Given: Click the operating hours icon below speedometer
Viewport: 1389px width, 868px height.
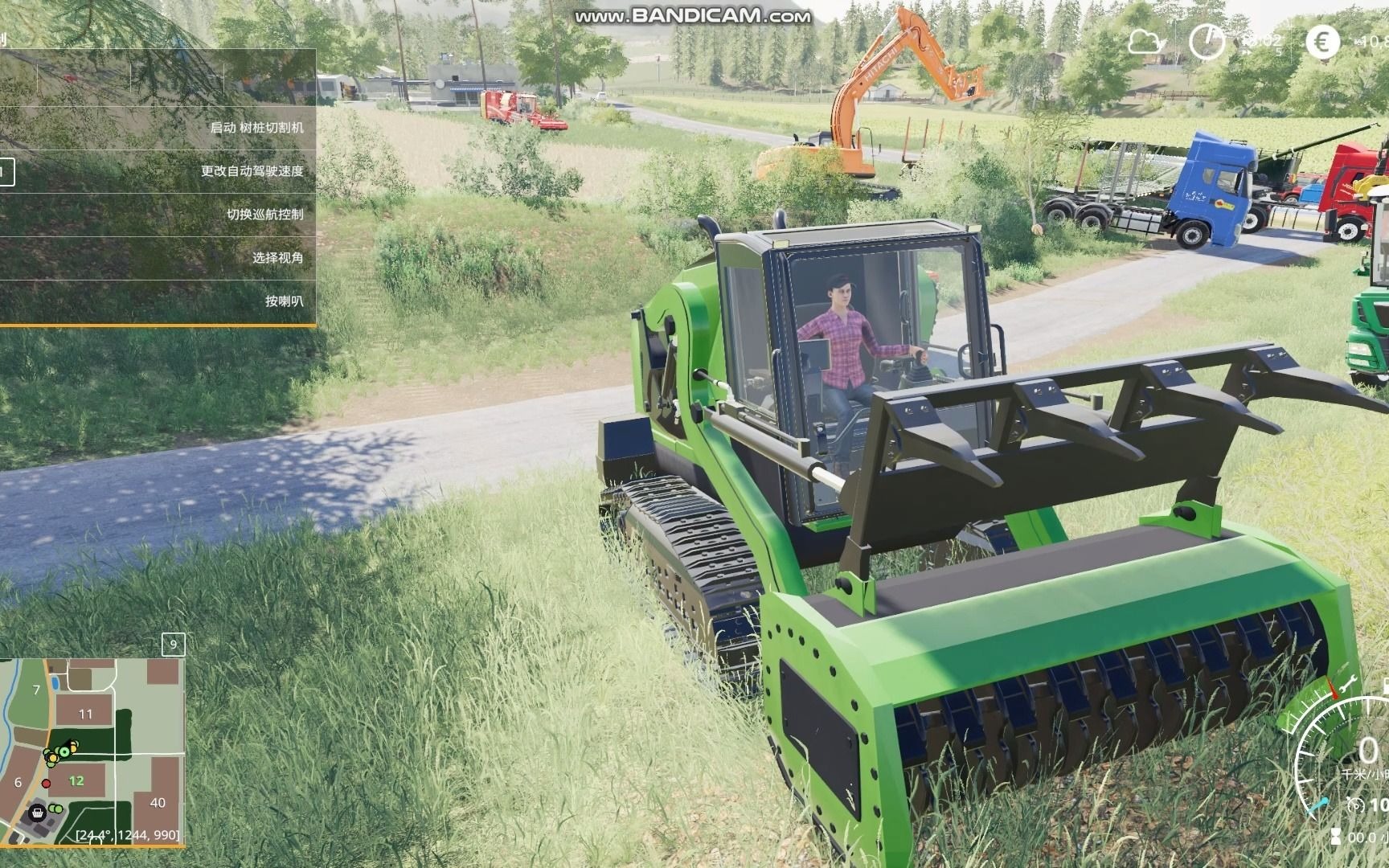Looking at the screenshot, I should (1336, 834).
